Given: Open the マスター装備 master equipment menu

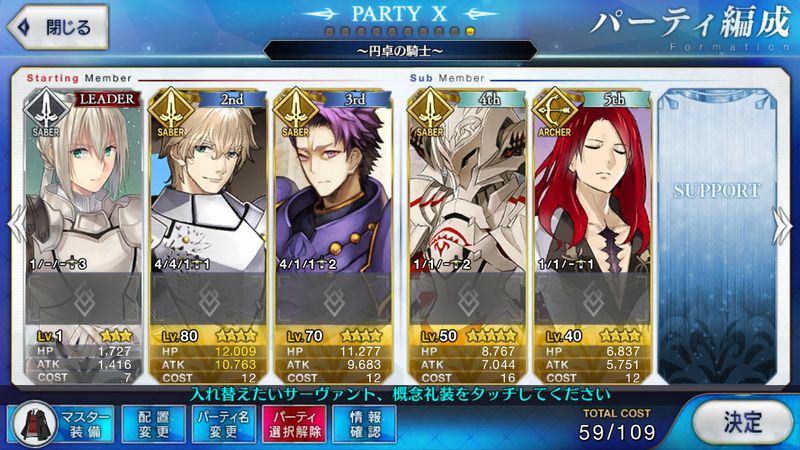Looking at the screenshot, I should coord(61,423).
